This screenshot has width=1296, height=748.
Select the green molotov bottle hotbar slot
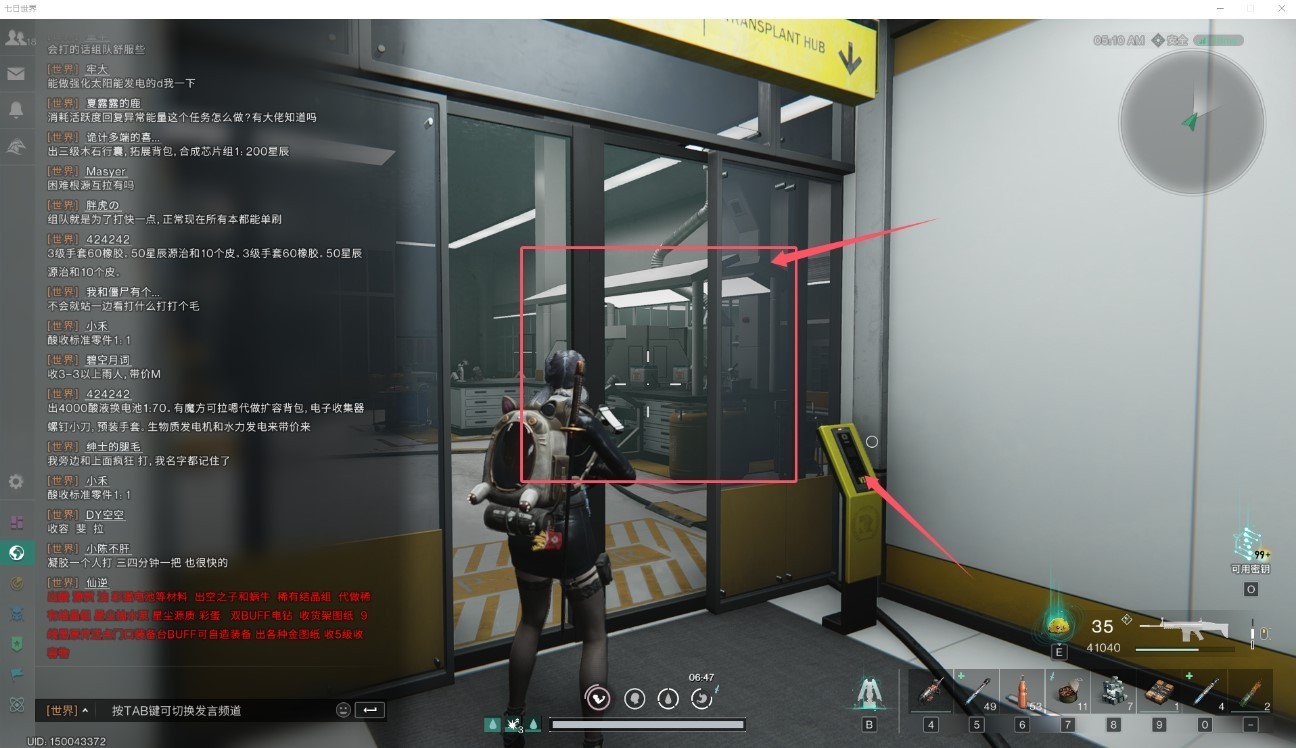[x=1252, y=692]
